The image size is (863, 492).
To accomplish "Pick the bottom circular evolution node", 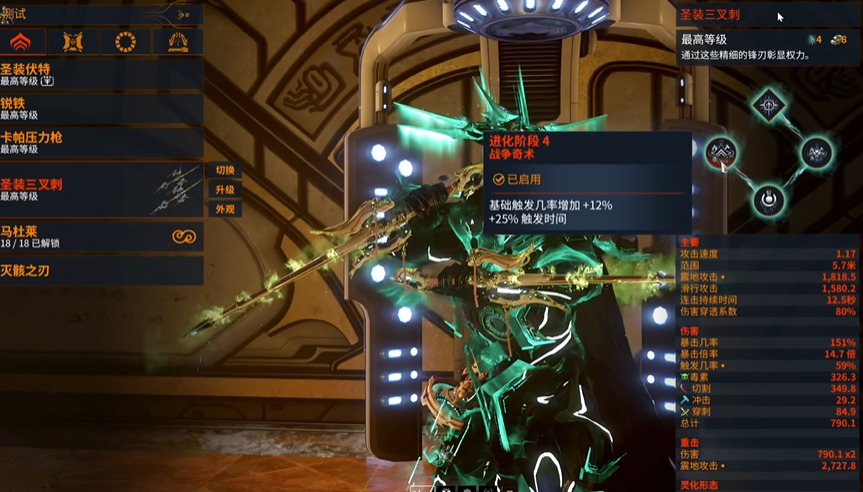I will coord(768,199).
